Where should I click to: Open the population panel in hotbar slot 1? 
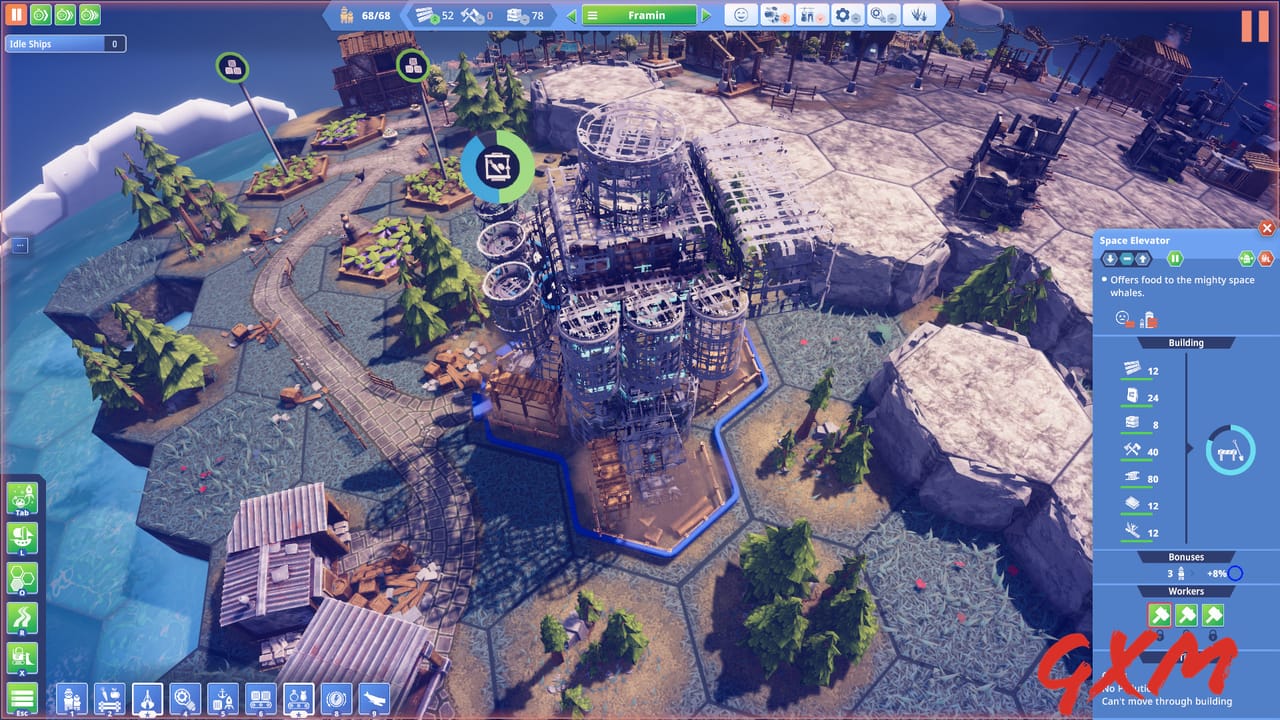pyautogui.click(x=70, y=697)
